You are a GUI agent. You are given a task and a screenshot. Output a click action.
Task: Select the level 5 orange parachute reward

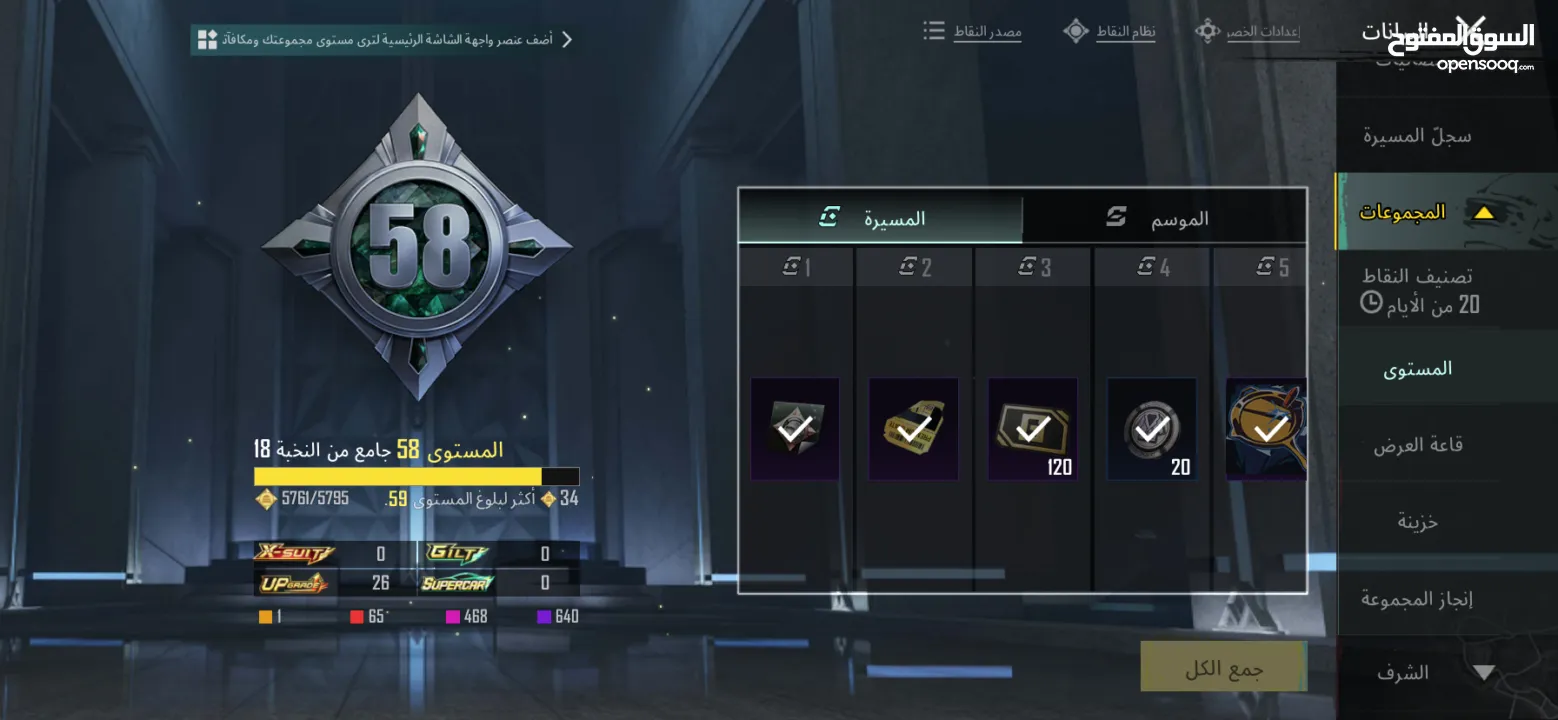click(1266, 429)
